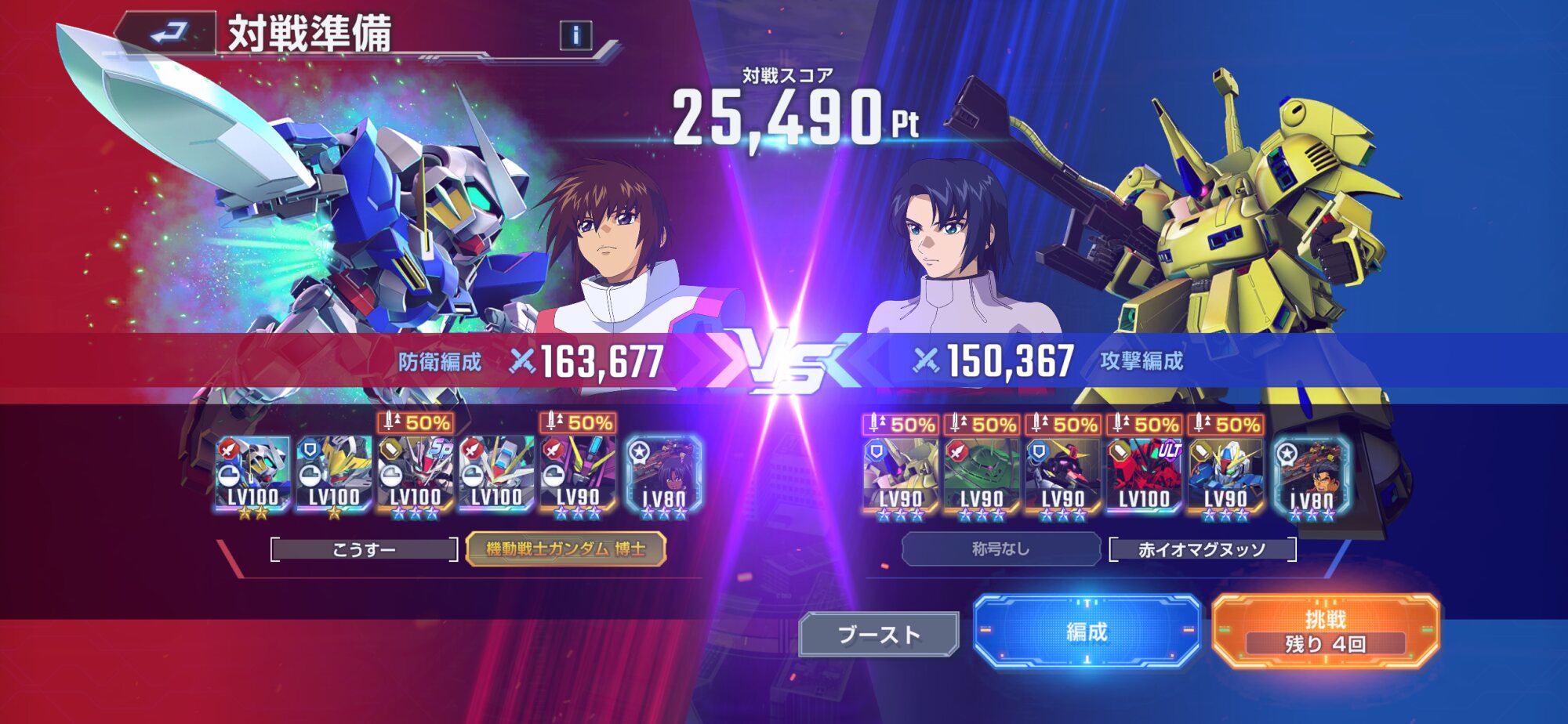
Task: Start the battle with the 挑戦 button
Action: tap(1325, 632)
